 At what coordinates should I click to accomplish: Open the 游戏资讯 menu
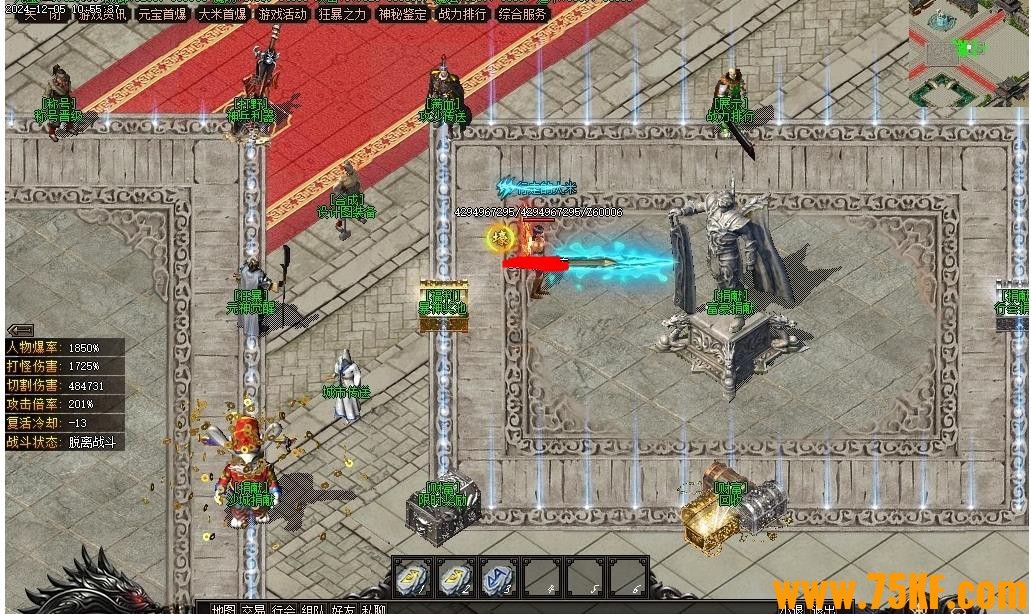coord(102,14)
